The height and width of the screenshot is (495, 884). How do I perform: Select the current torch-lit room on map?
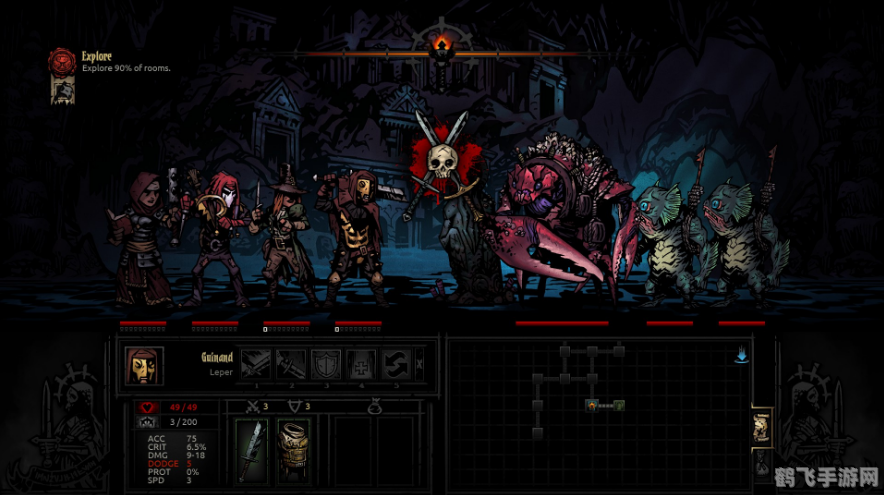tap(594, 404)
